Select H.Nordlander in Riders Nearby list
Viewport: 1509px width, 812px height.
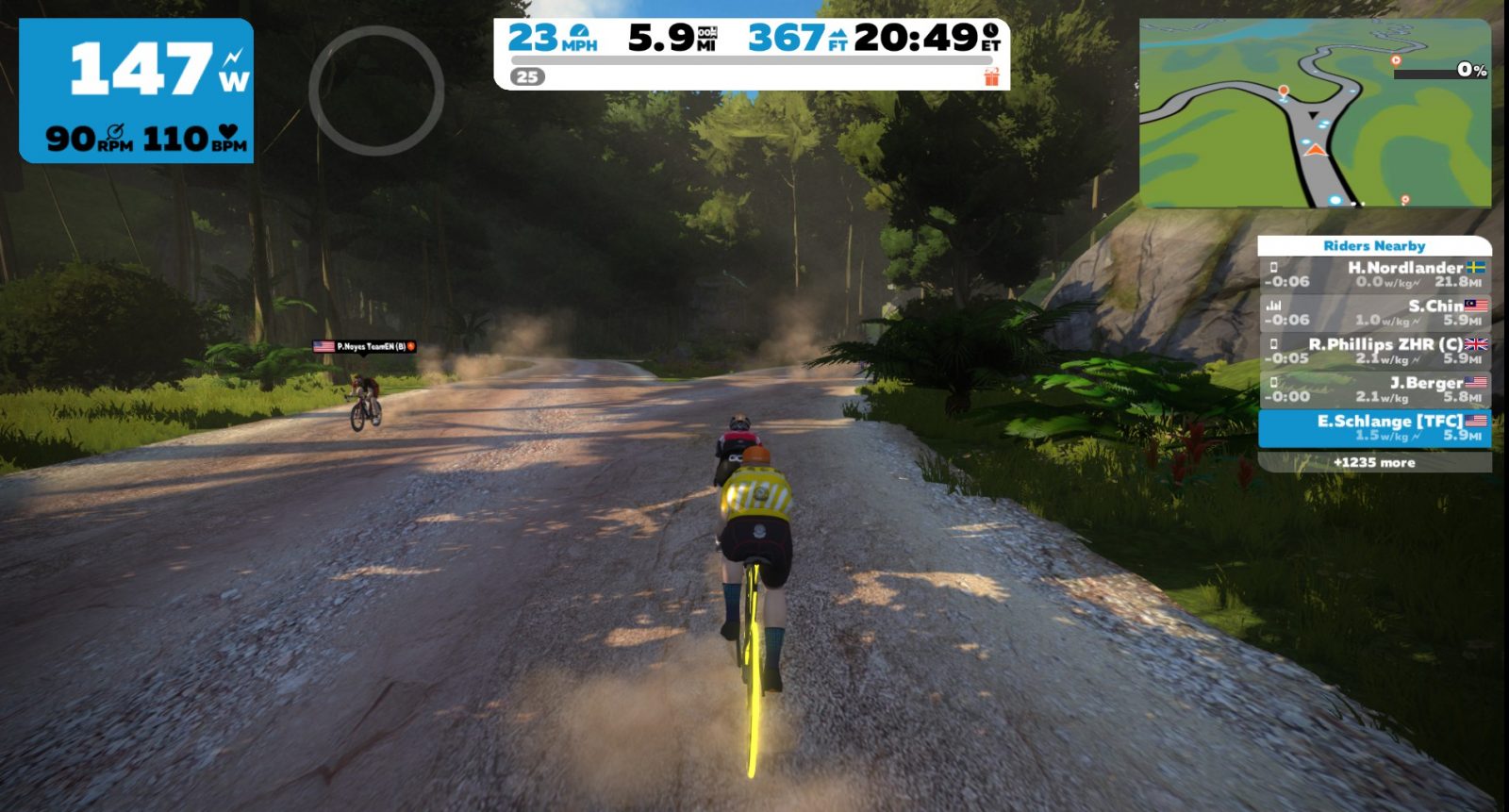click(x=1374, y=274)
